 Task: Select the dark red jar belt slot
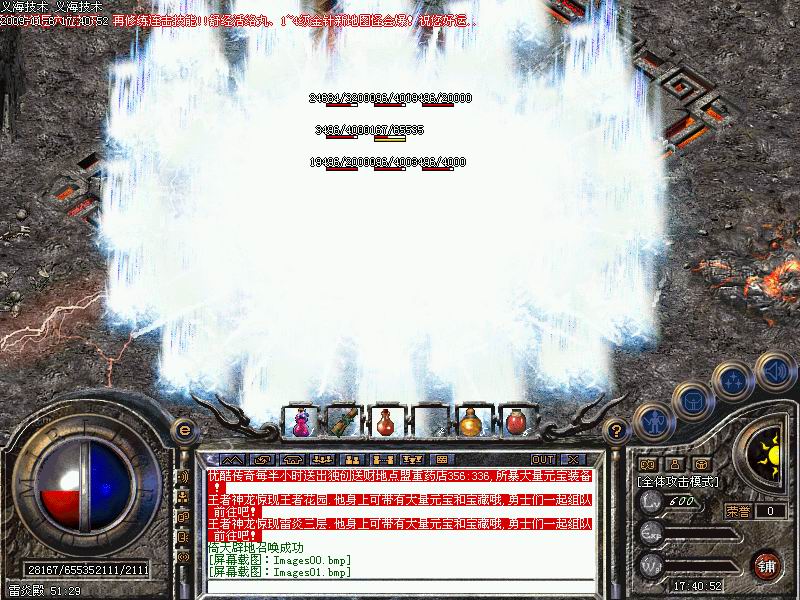tap(513, 421)
